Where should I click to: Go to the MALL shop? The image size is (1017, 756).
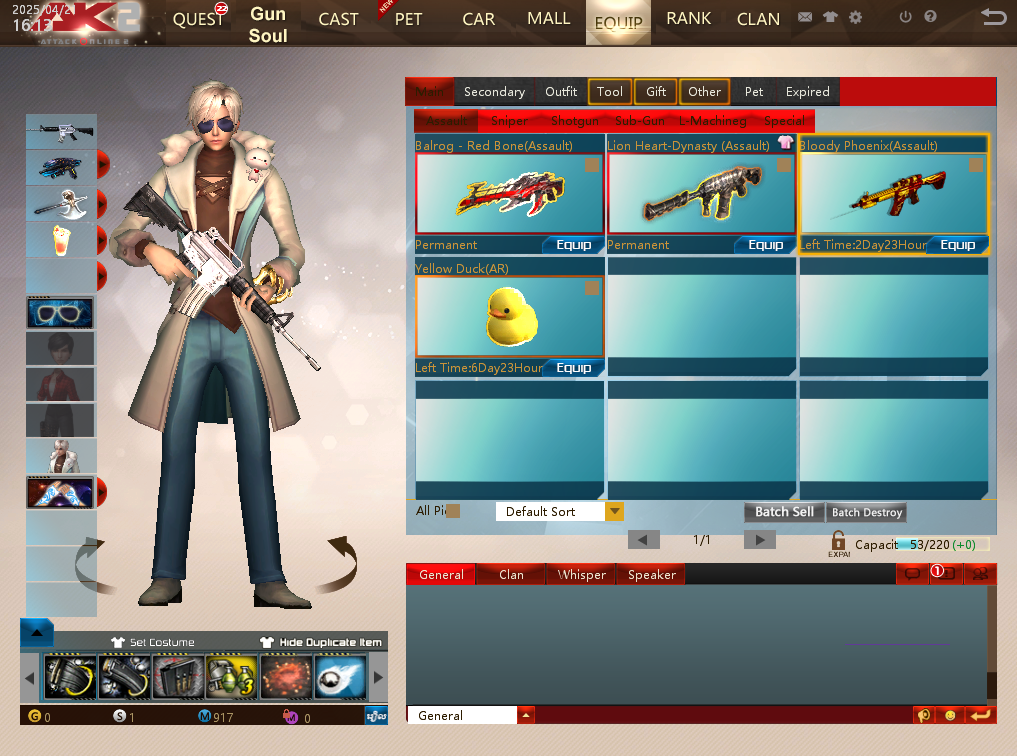pyautogui.click(x=548, y=19)
